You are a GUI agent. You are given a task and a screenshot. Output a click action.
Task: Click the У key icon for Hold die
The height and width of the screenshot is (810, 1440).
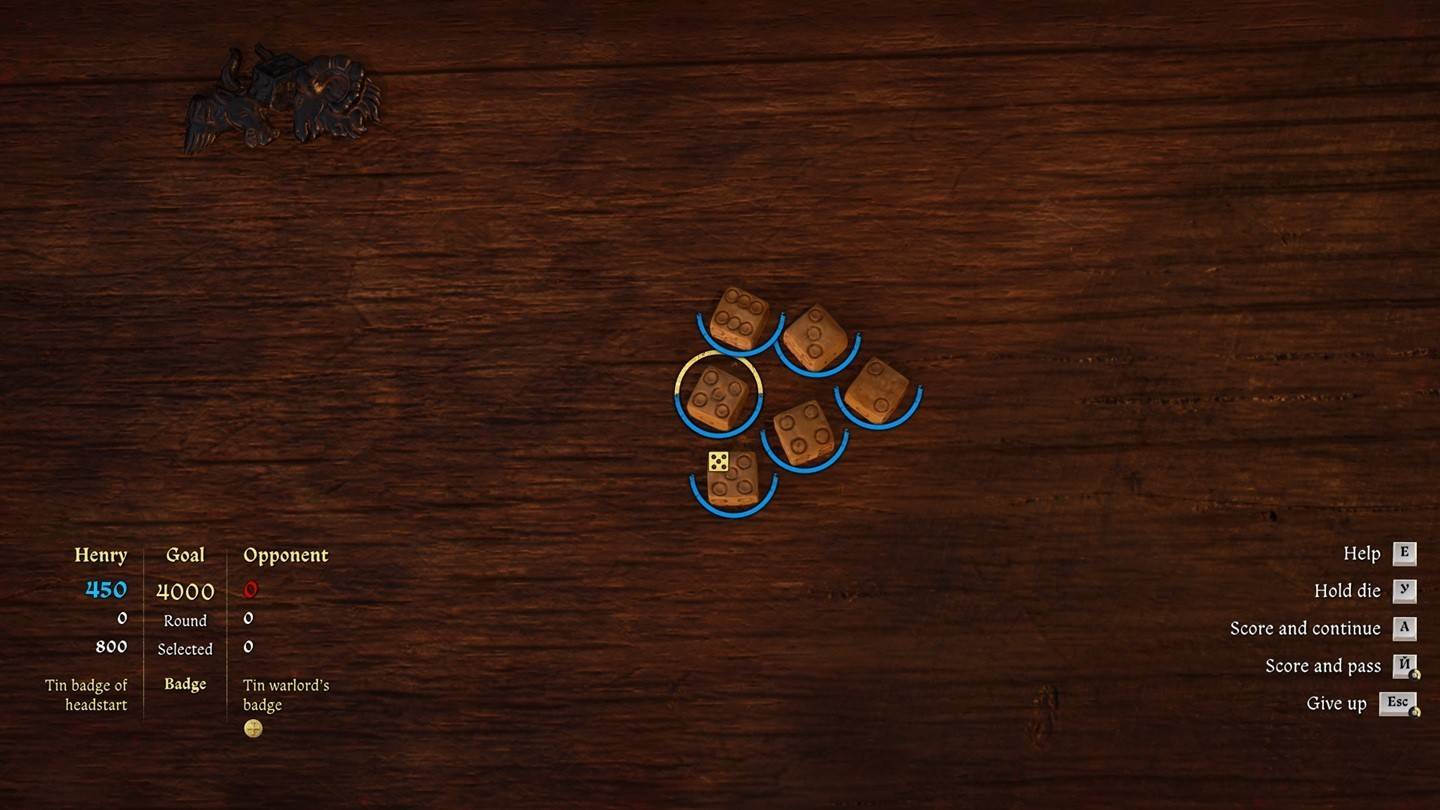coord(1404,590)
